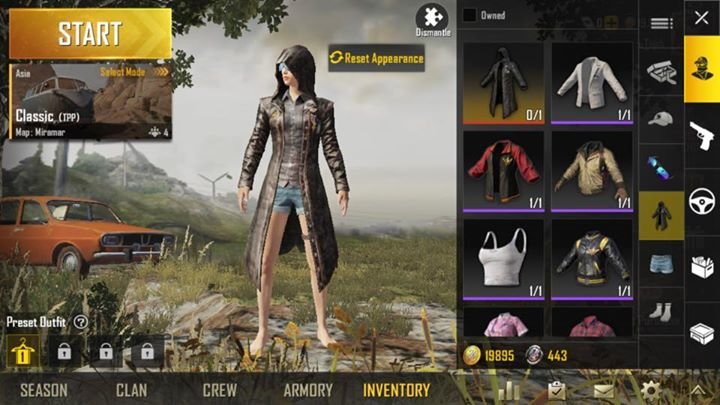The height and width of the screenshot is (405, 720).
Task: Toggle the Owned checkbox filter
Action: 469,15
